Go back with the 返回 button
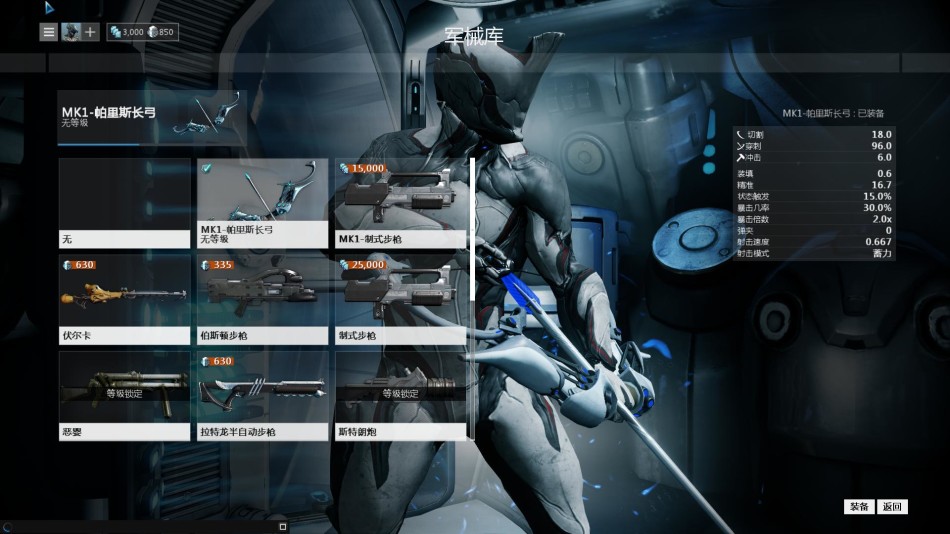Image resolution: width=950 pixels, height=534 pixels. pos(892,507)
